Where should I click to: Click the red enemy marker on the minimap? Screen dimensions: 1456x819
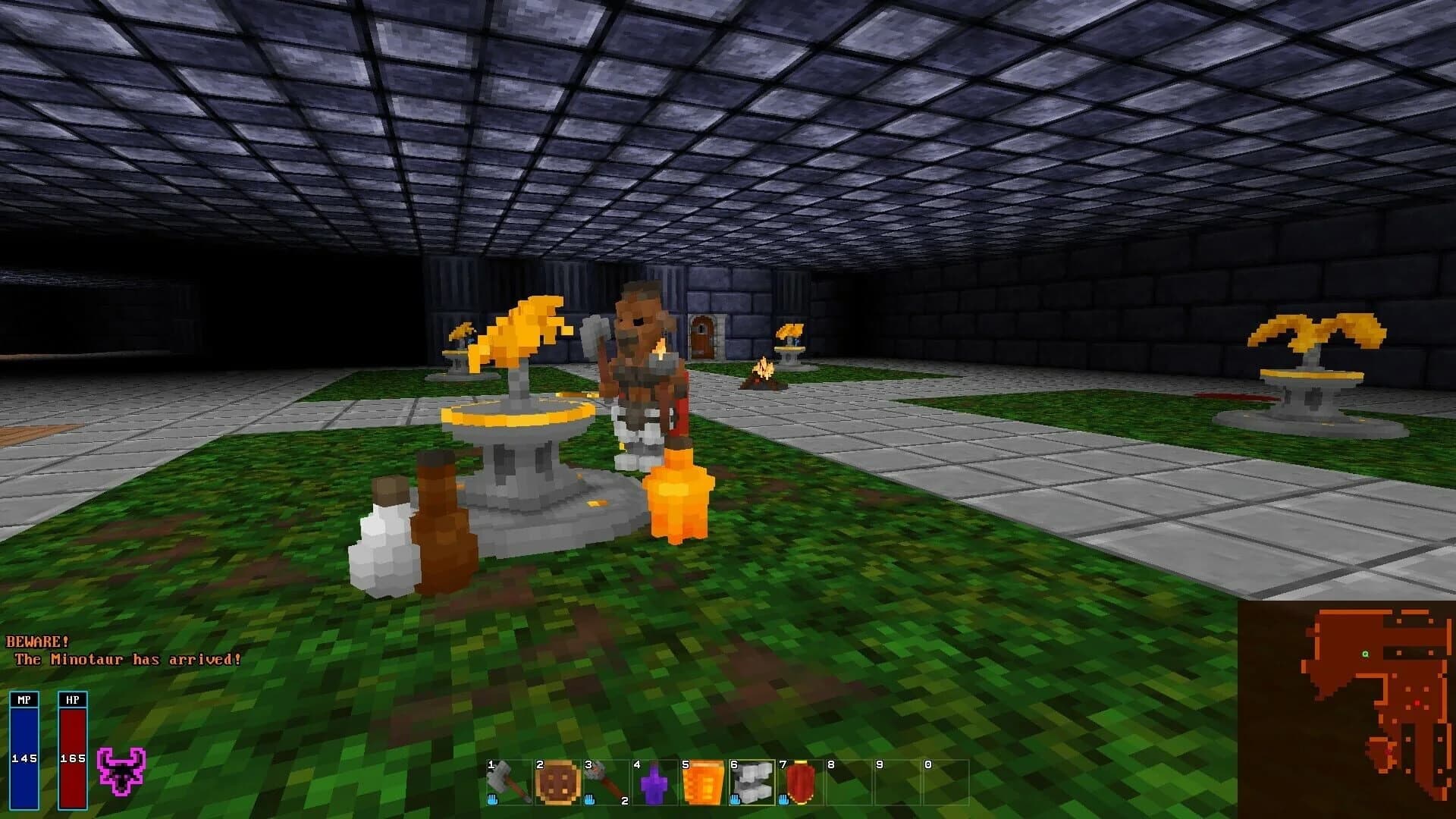pyautogui.click(x=1418, y=704)
